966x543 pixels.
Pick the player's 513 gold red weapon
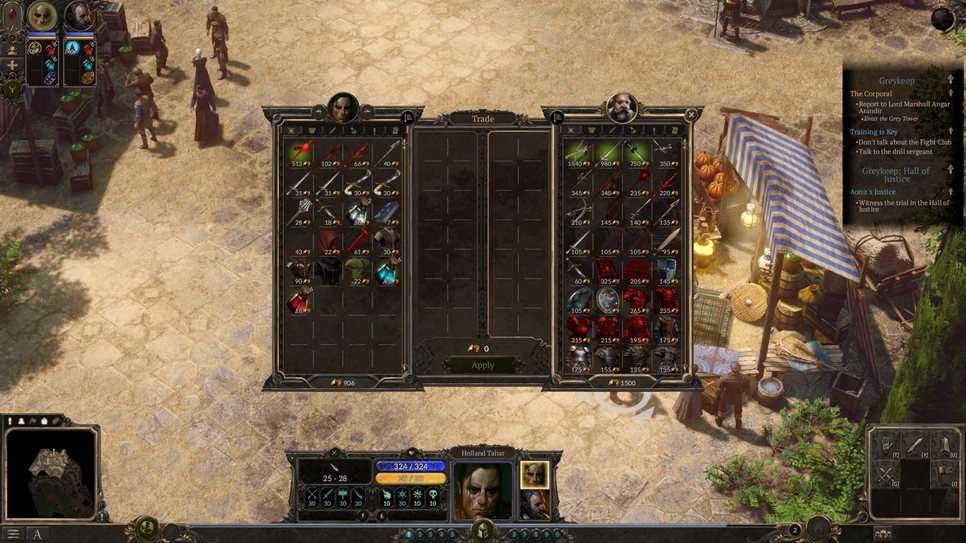tap(299, 154)
